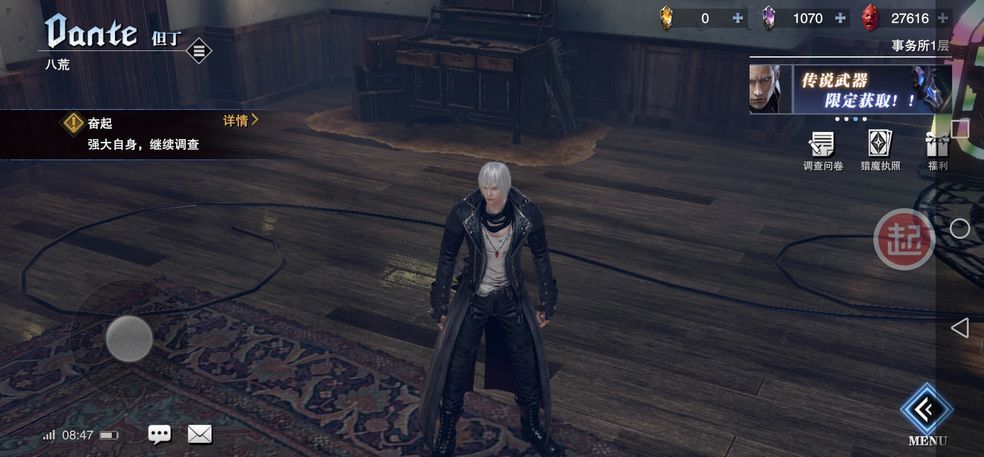The width and height of the screenshot is (984, 457).
Task: Open quest details via 详情
Action: (x=240, y=120)
